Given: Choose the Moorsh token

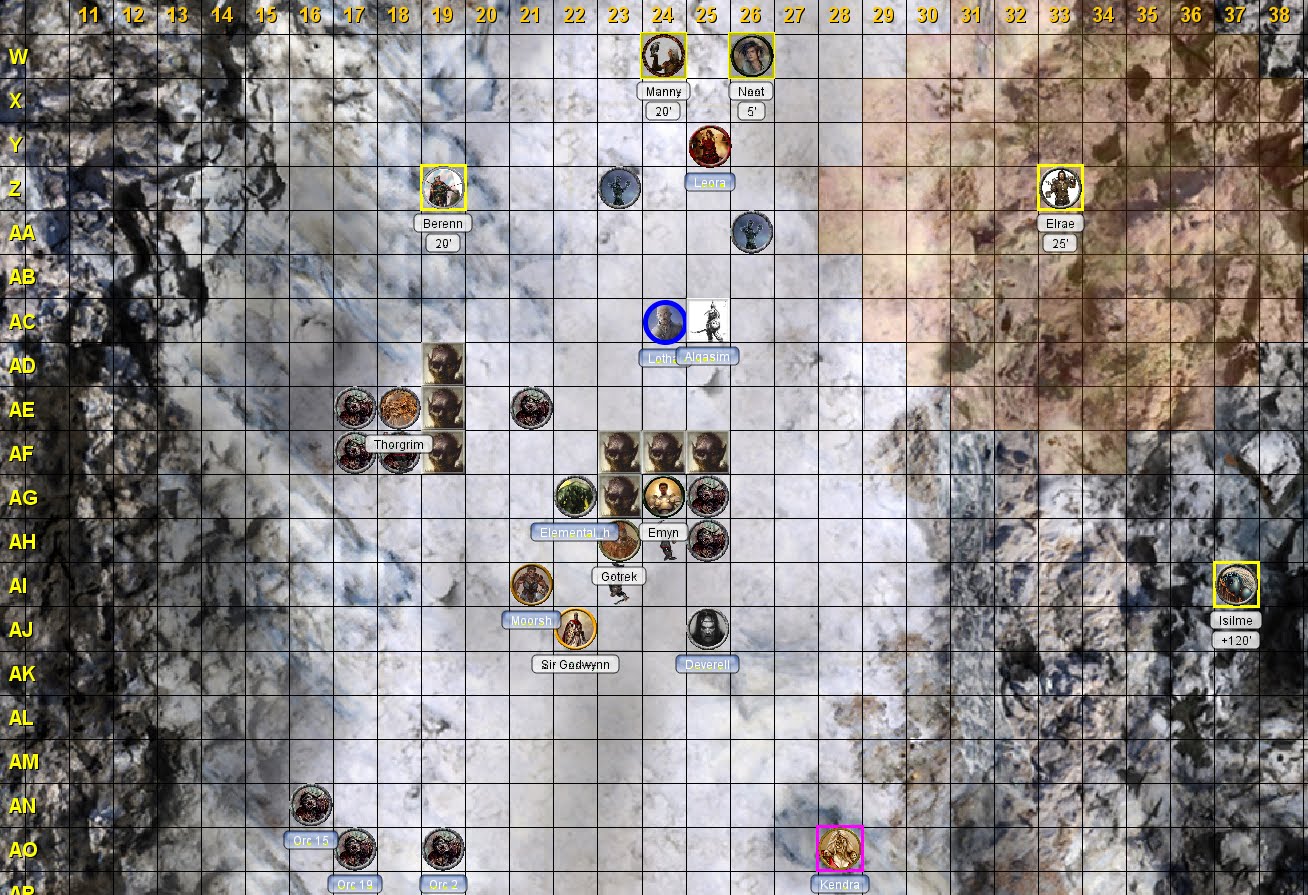Looking at the screenshot, I should [x=531, y=585].
